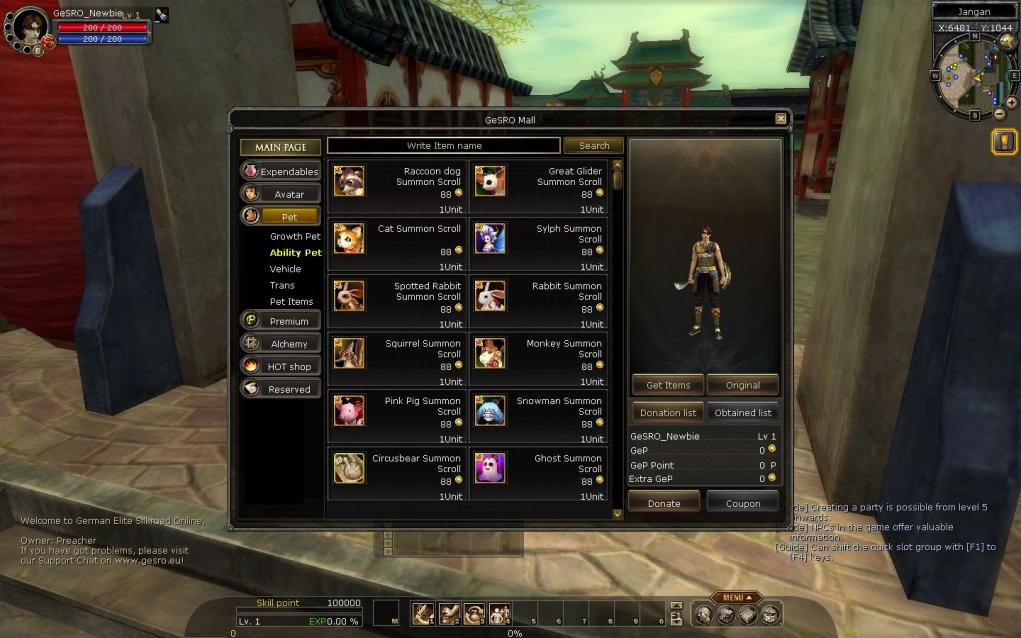Viewport: 1021px width, 638px height.
Task: Open the Expendables category
Action: pyautogui.click(x=281, y=171)
